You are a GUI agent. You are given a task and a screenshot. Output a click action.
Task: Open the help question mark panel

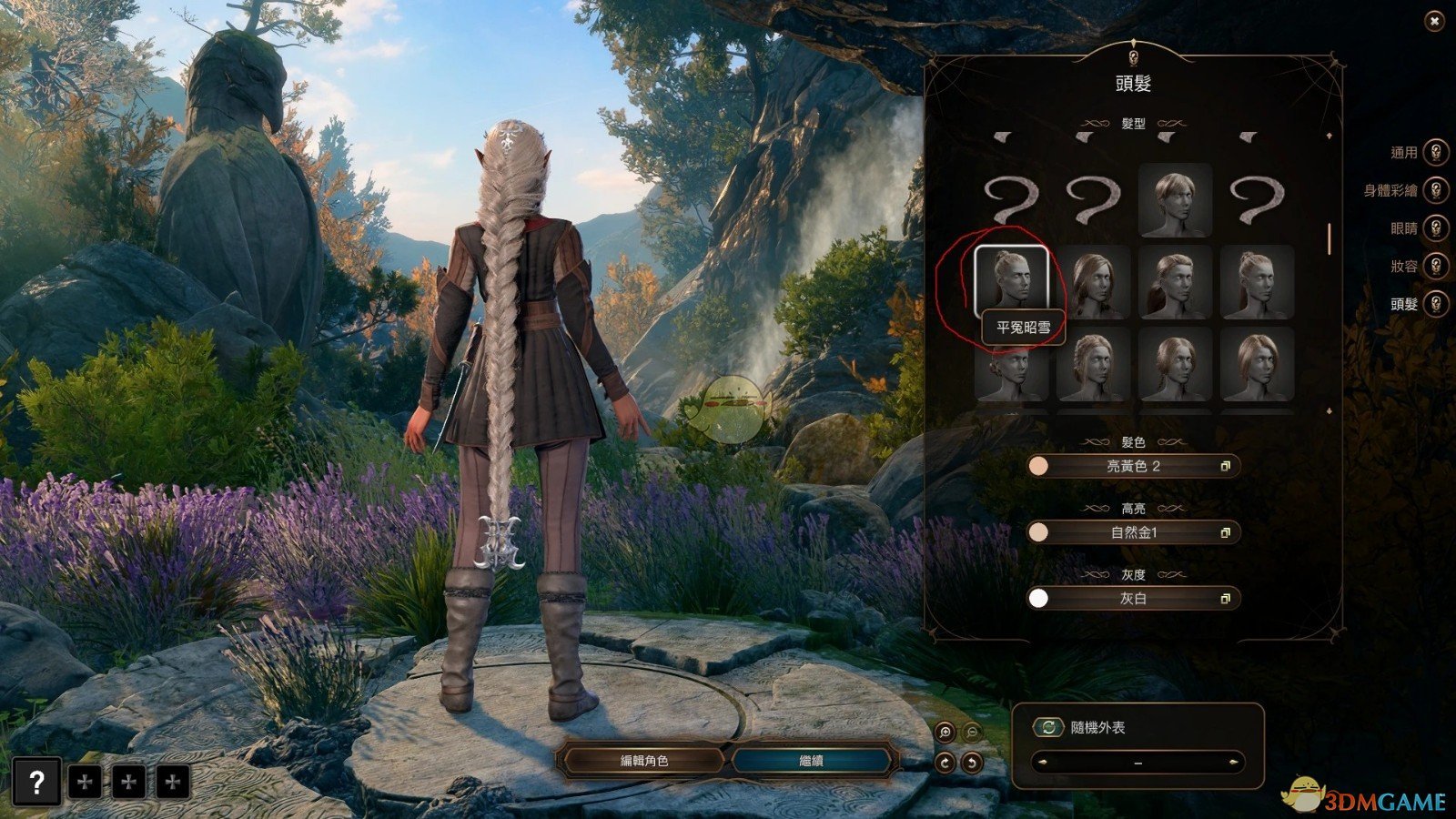click(x=36, y=781)
